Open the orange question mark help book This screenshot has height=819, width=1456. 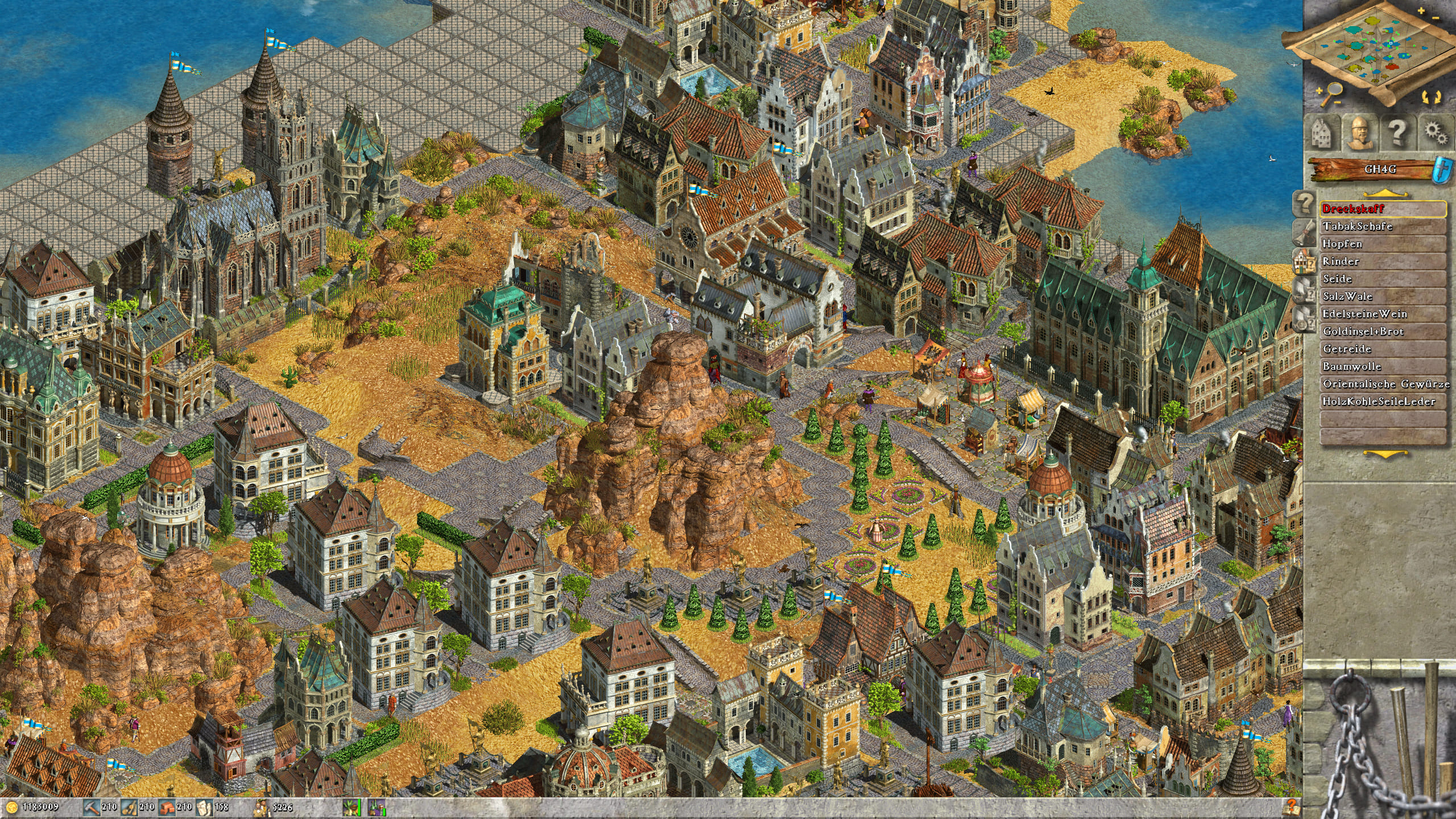tap(1292, 806)
